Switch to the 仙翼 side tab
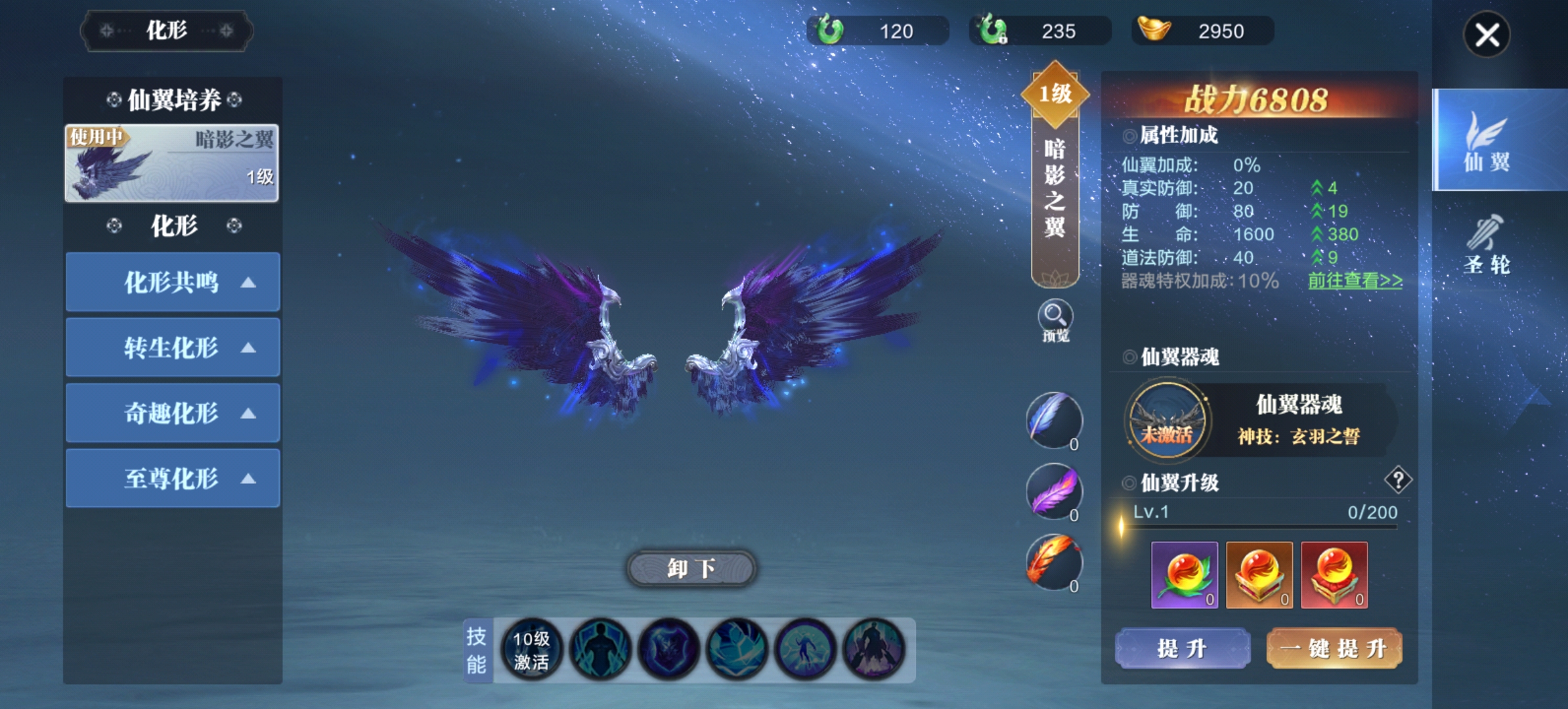Viewport: 1568px width, 709px height. pyautogui.click(x=1487, y=140)
